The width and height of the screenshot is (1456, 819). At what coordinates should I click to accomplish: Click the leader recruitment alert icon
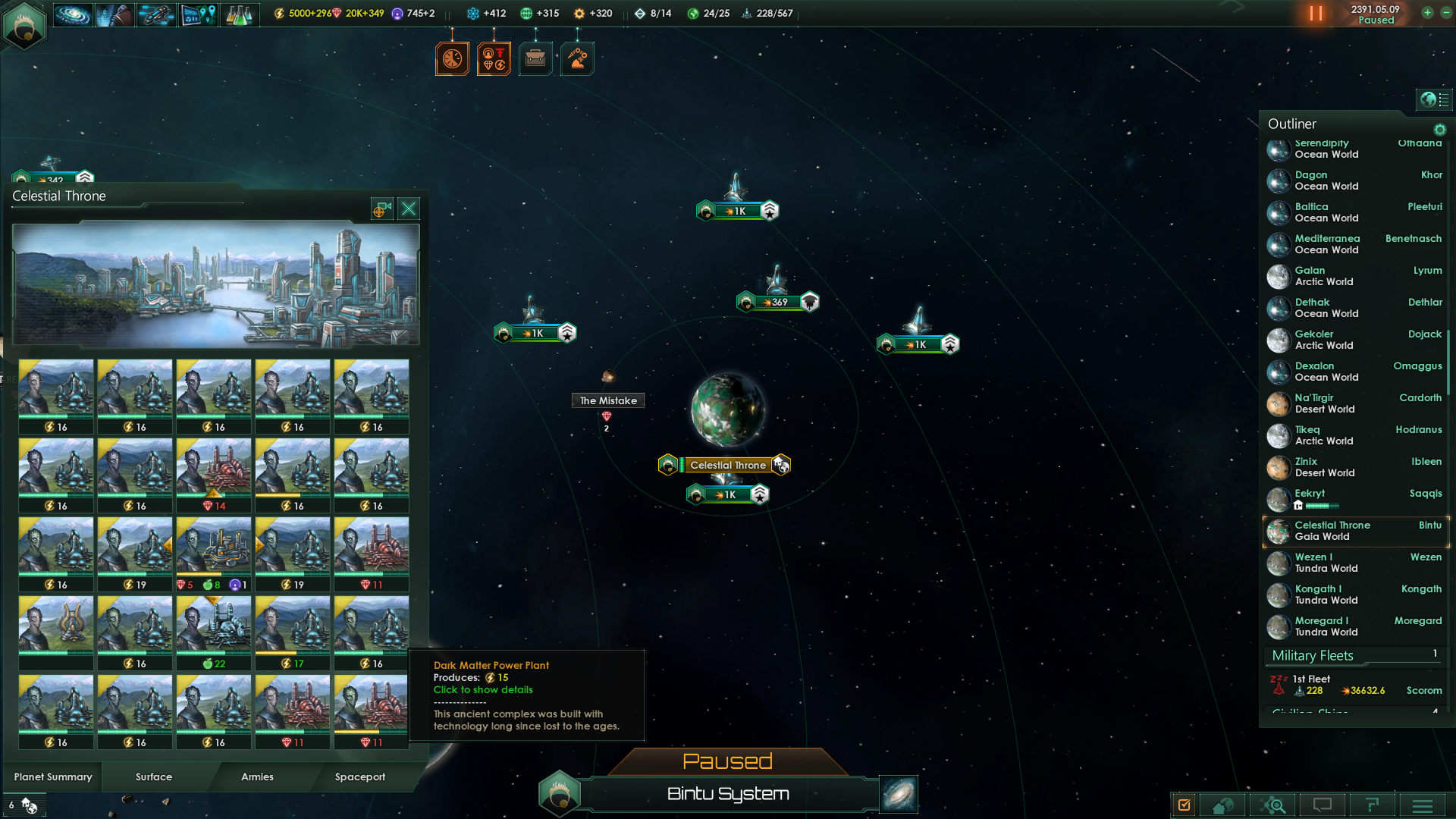click(x=494, y=58)
